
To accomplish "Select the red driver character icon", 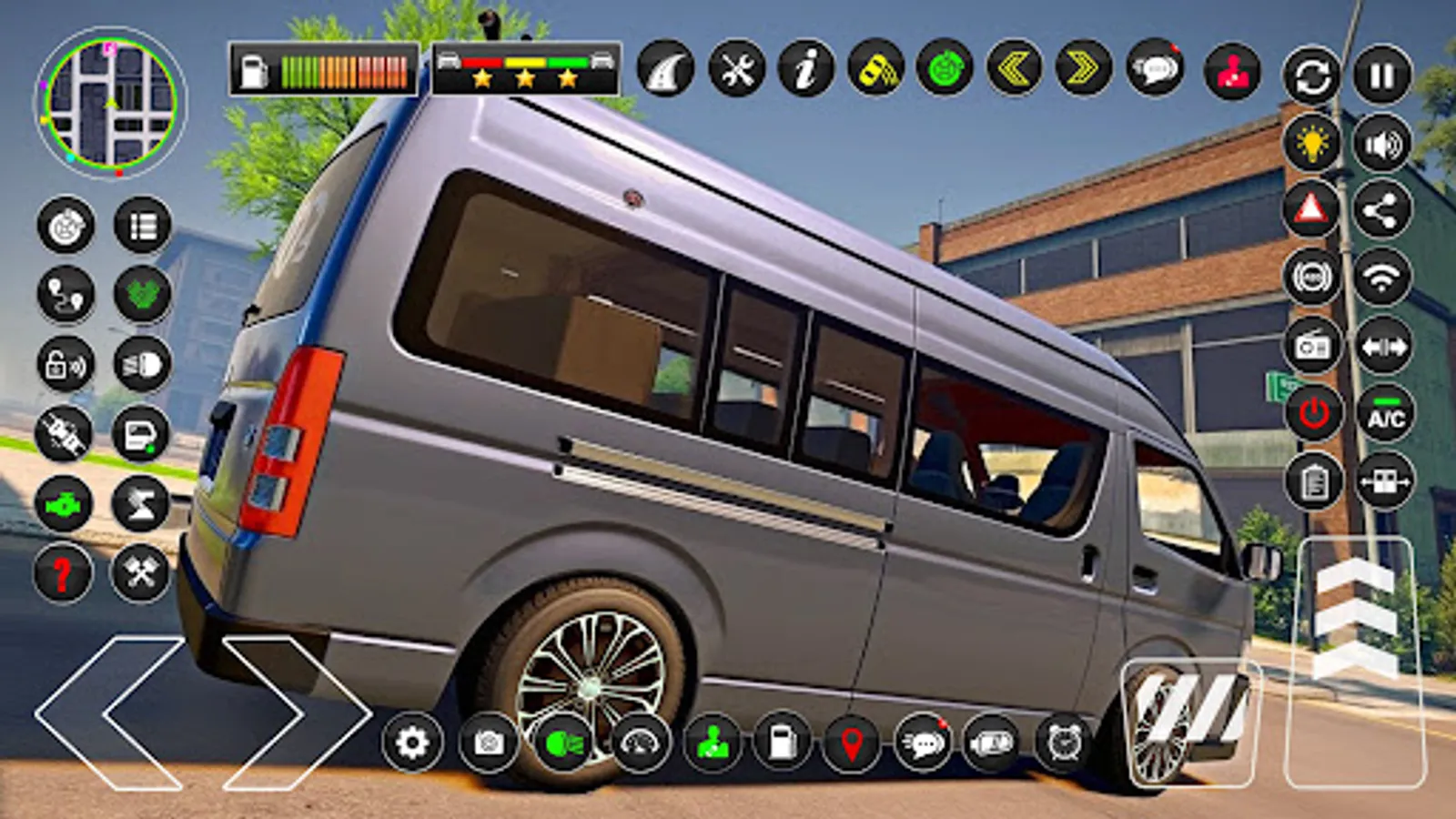I will [x=1233, y=68].
